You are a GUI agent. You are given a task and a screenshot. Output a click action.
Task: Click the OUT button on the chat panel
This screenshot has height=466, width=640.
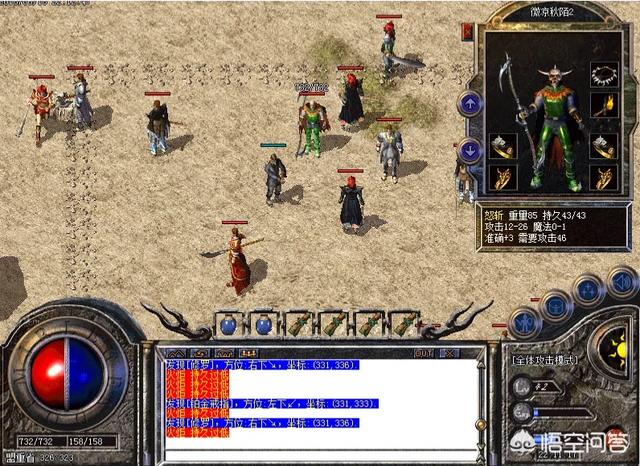coord(423,353)
